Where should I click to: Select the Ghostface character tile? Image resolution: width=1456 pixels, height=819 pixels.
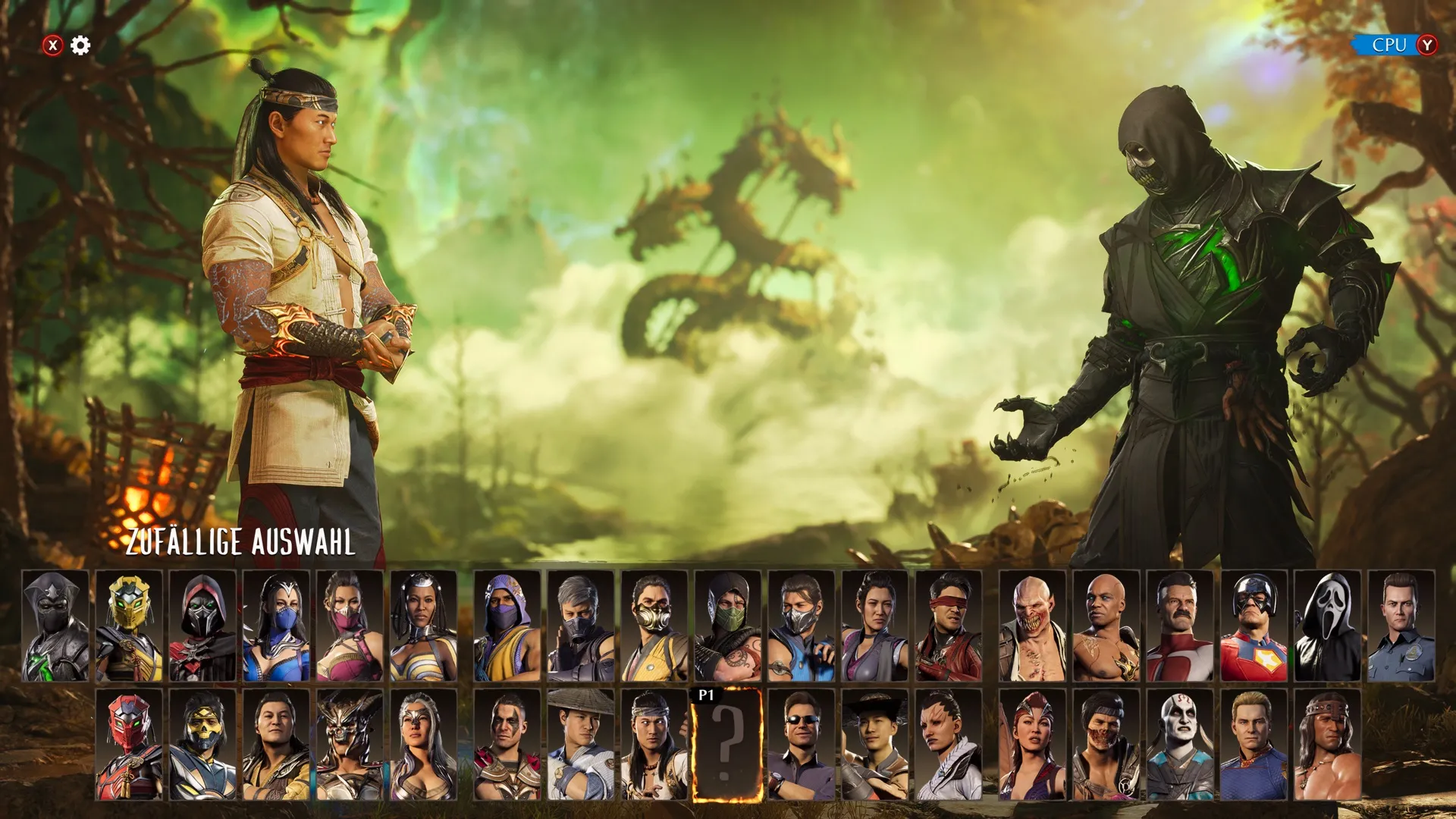click(x=1327, y=626)
